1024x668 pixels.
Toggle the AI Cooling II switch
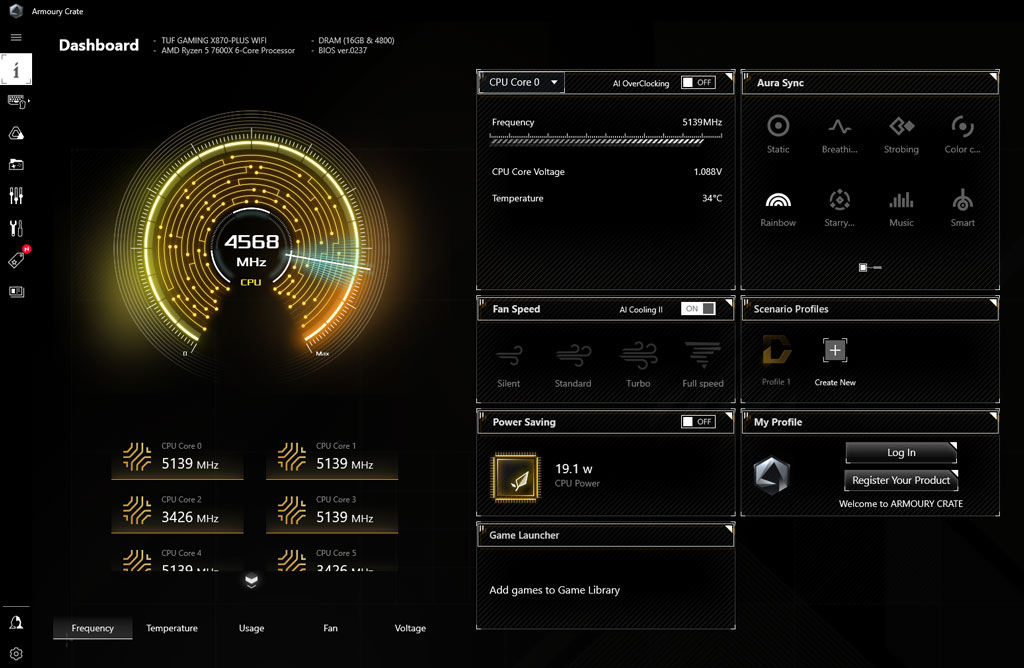[698, 309]
